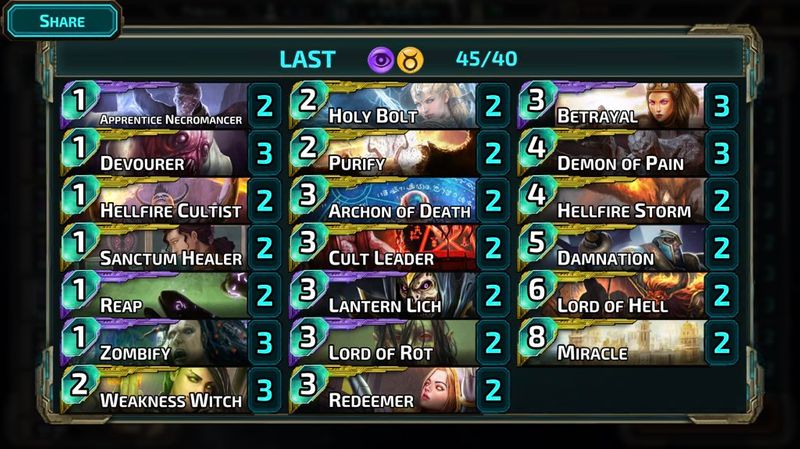The width and height of the screenshot is (800, 449).
Task: Select the Sanctum Healer card
Action: click(160, 248)
